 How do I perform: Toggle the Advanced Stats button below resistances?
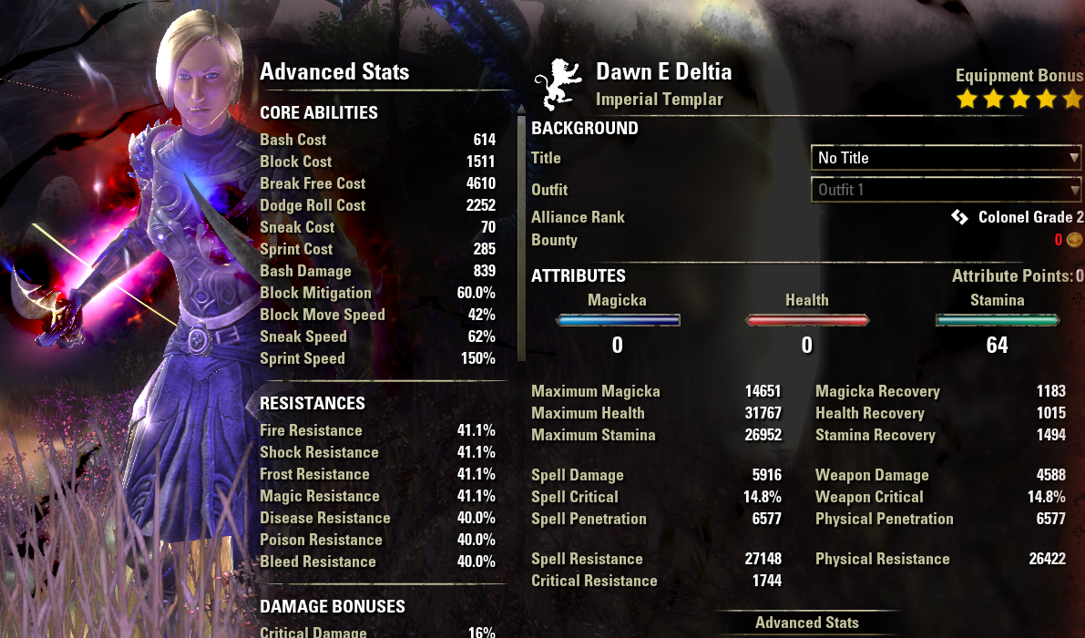(806, 622)
